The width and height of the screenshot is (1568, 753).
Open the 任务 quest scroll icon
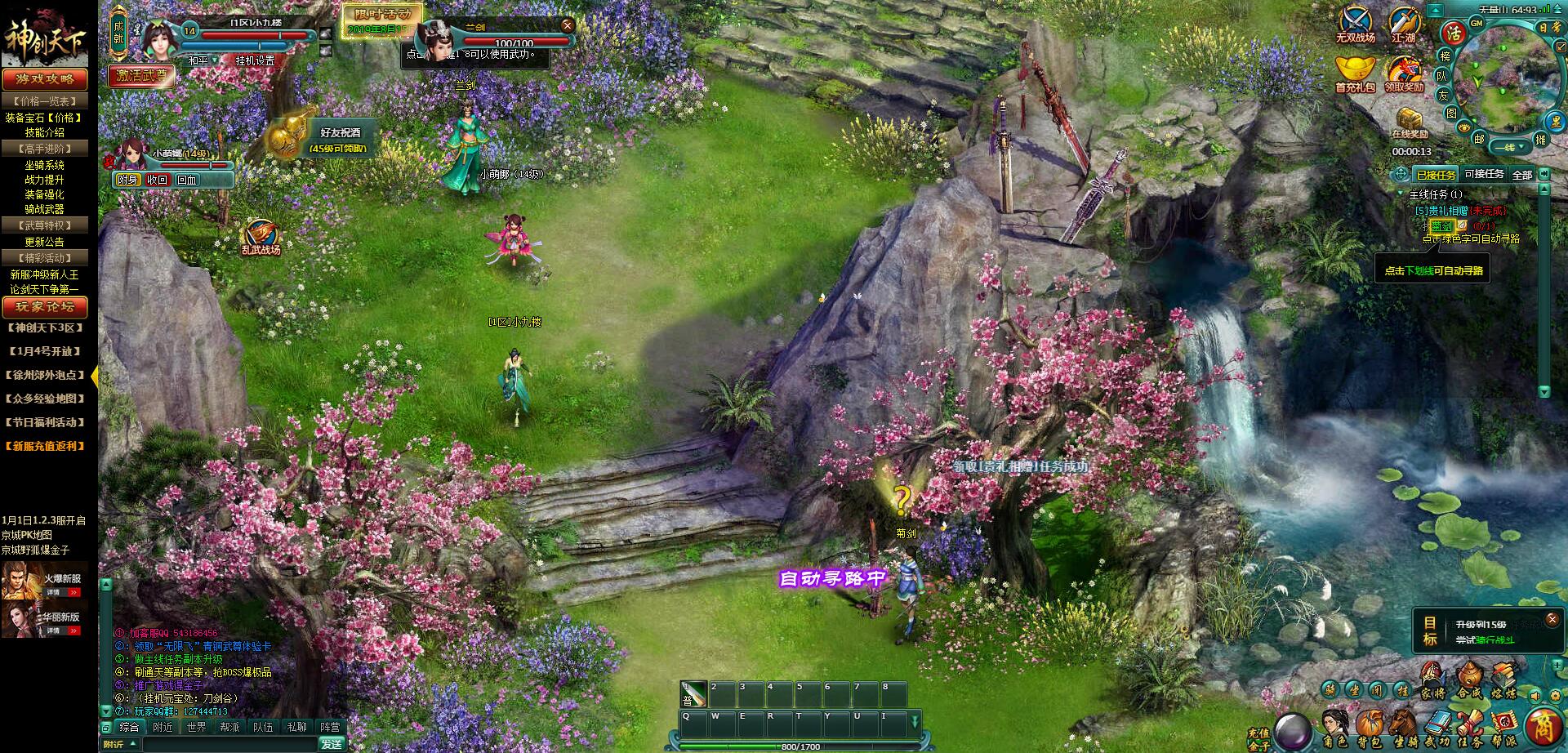point(1471,722)
